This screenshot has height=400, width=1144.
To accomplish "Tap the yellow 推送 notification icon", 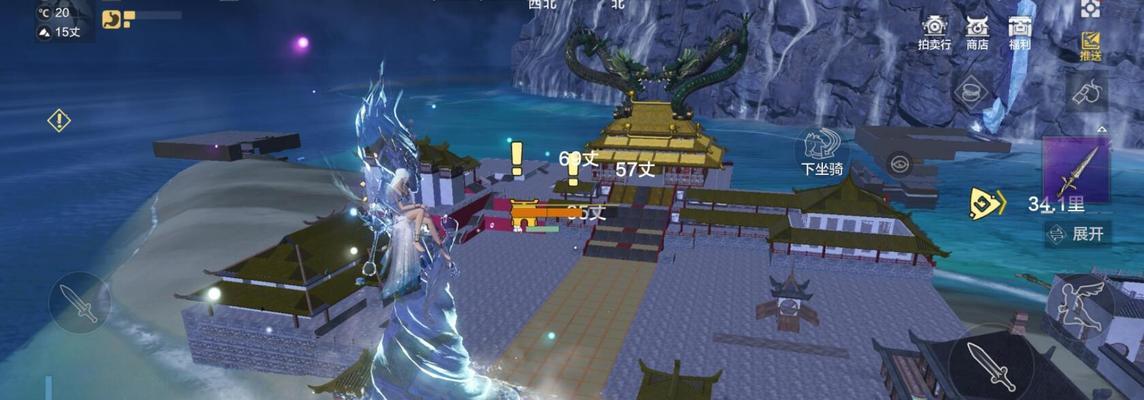I will pos(1090,45).
